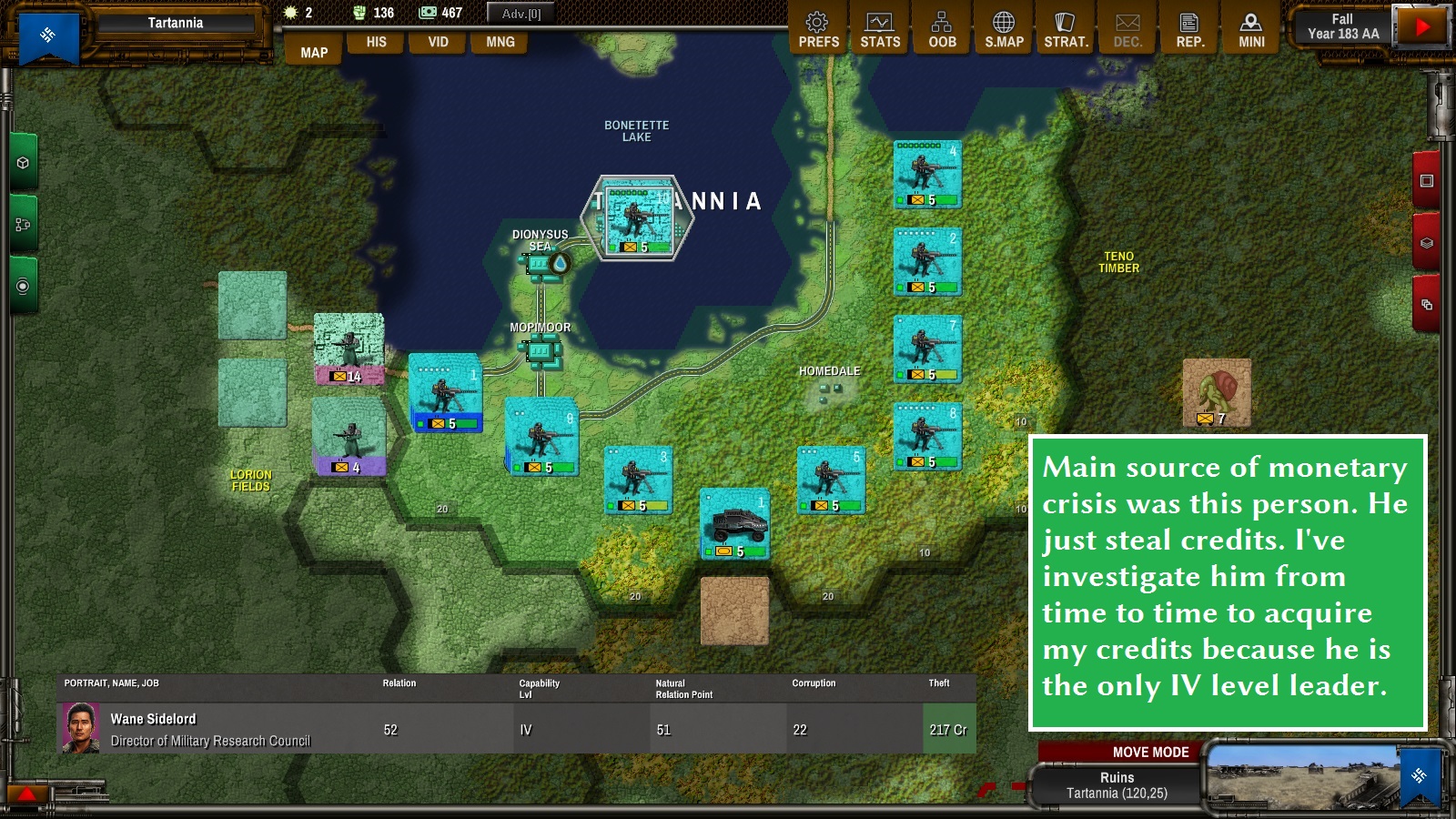The image size is (1456, 819).
Task: Select the creature unit counter with 7
Action: click(1217, 392)
